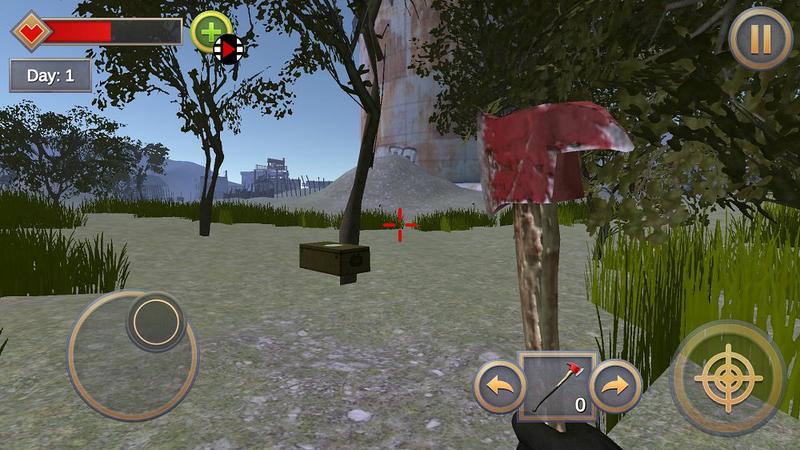Tap the green plus health refill button
The width and height of the screenshot is (800, 450).
click(x=208, y=30)
